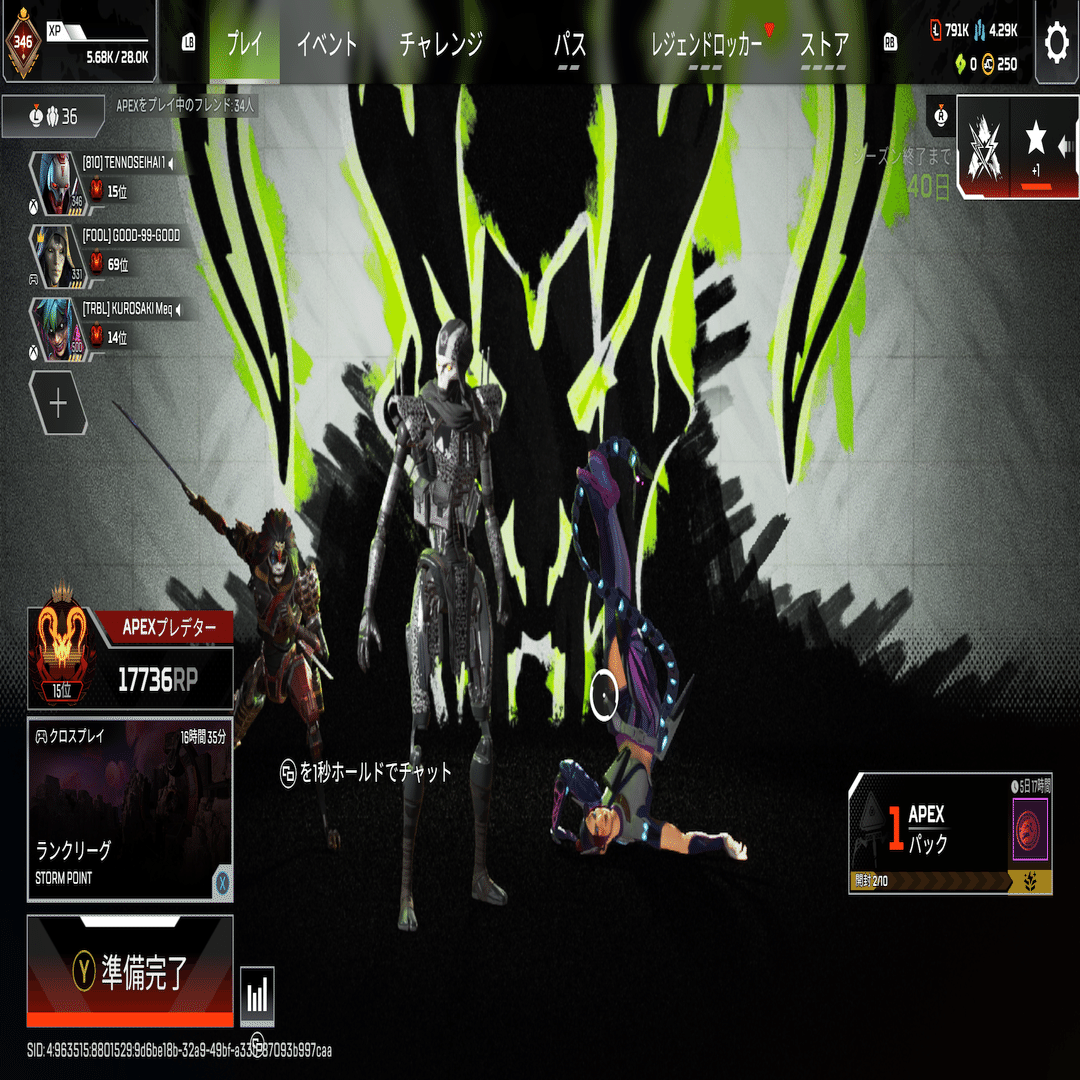Invite a friend with the plus button

tap(58, 403)
